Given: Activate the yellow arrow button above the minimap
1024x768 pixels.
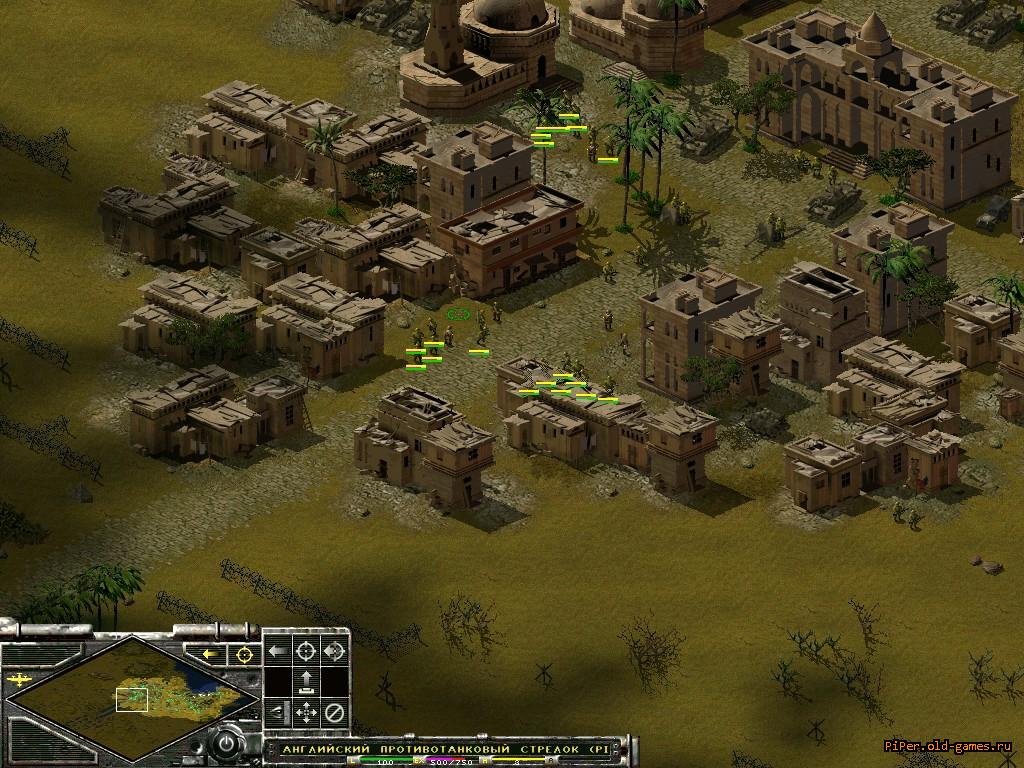Looking at the screenshot, I should coord(211,654).
